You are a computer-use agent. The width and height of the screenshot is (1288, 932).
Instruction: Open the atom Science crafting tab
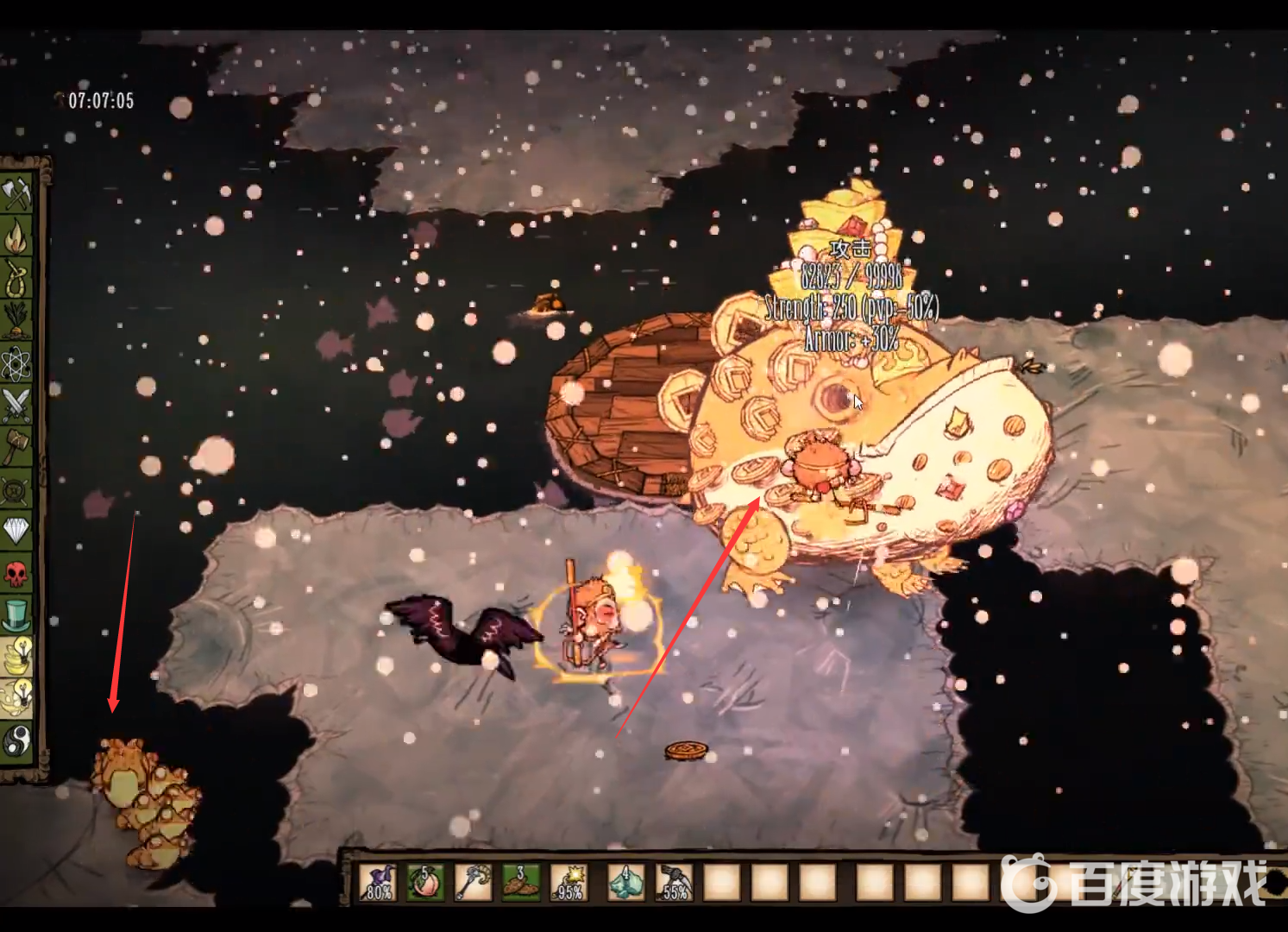pyautogui.click(x=16, y=362)
